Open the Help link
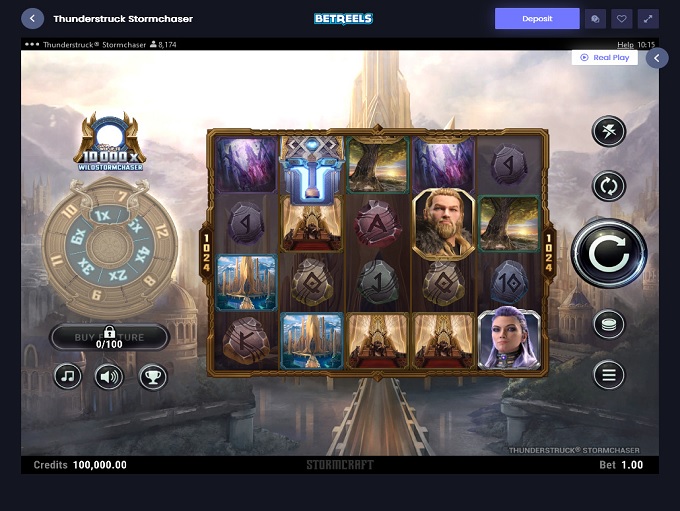680x511 pixels. coord(625,45)
